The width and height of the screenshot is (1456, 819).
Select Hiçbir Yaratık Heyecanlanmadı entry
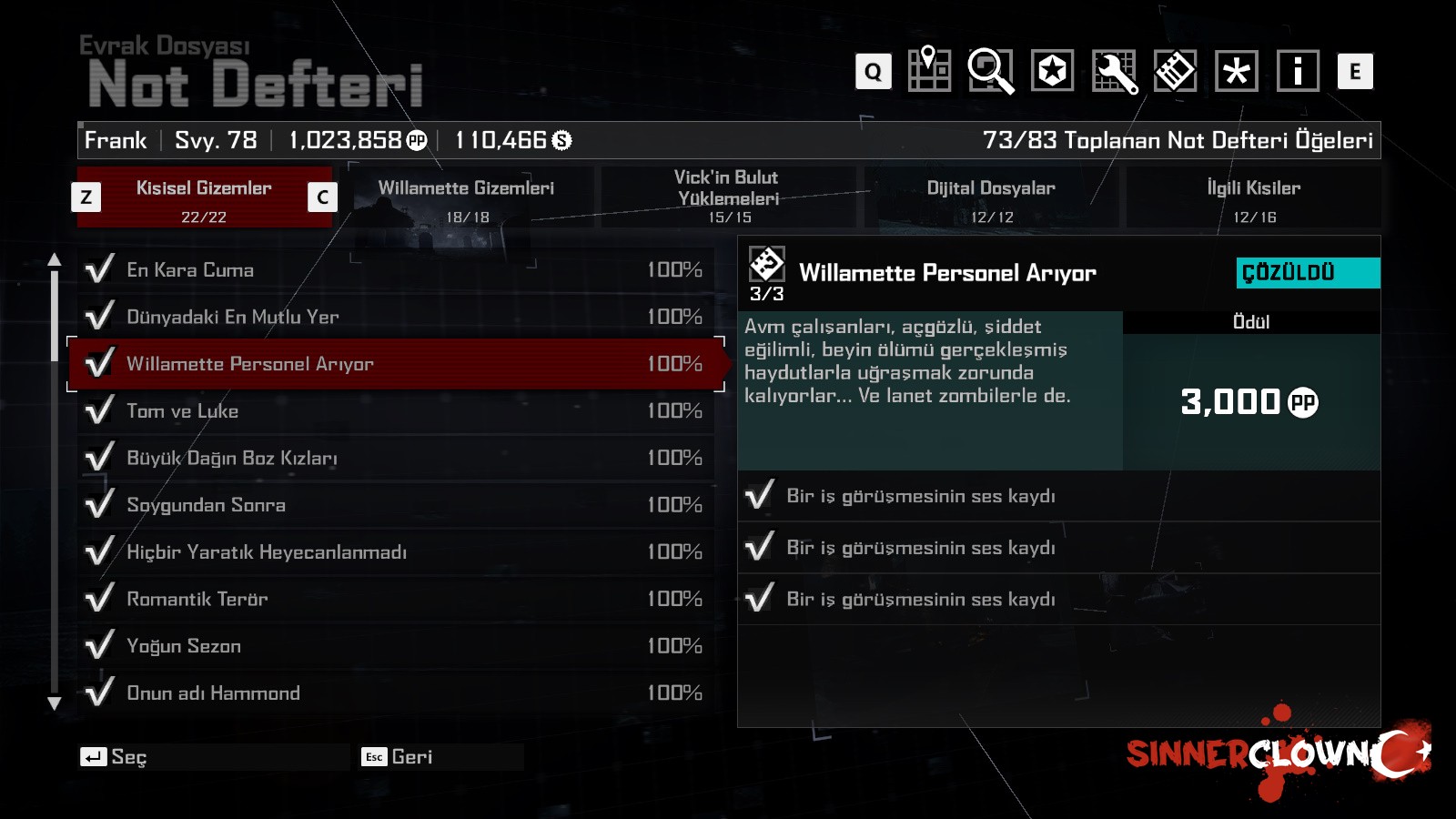391,552
